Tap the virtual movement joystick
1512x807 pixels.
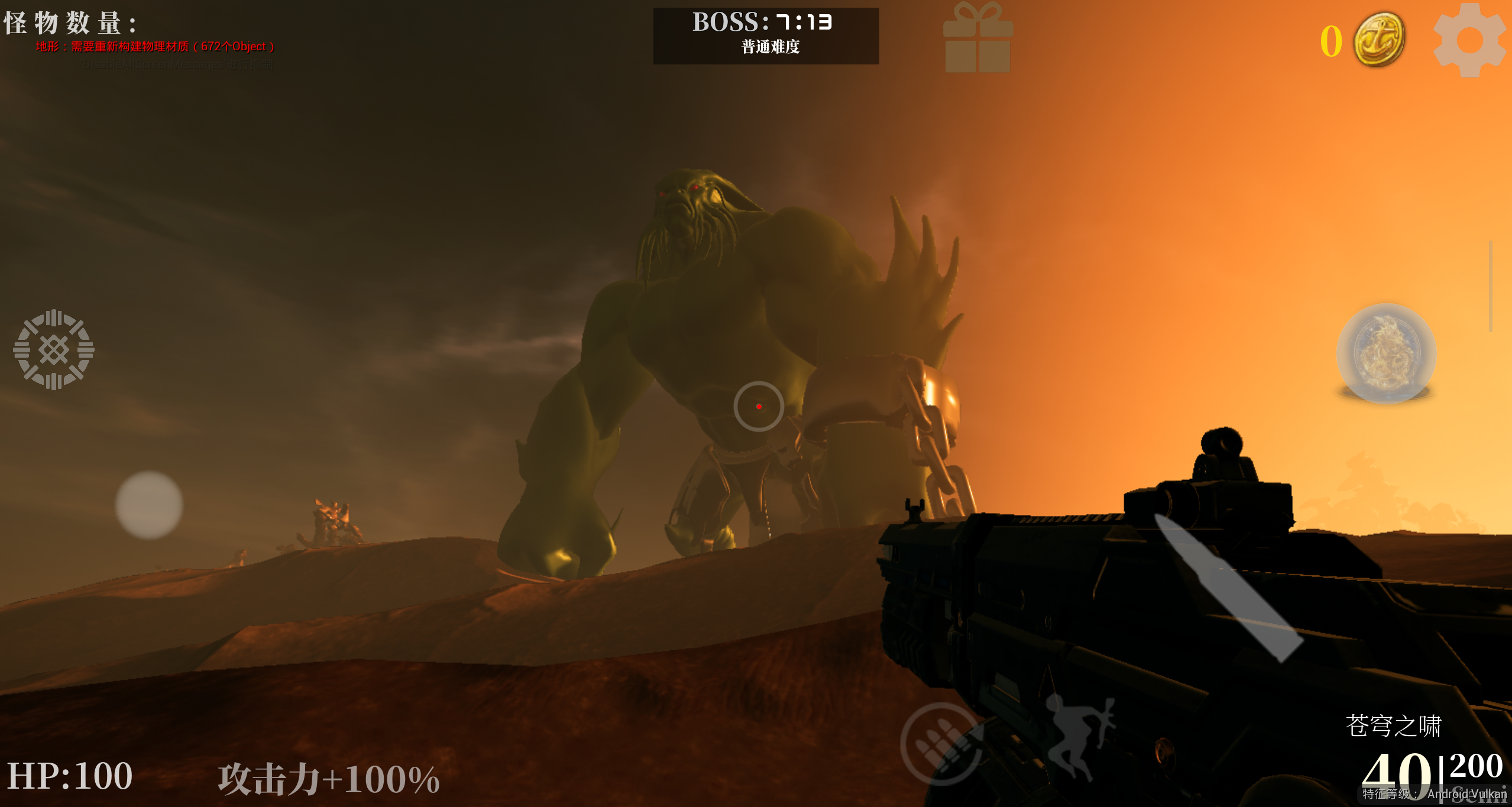click(149, 505)
